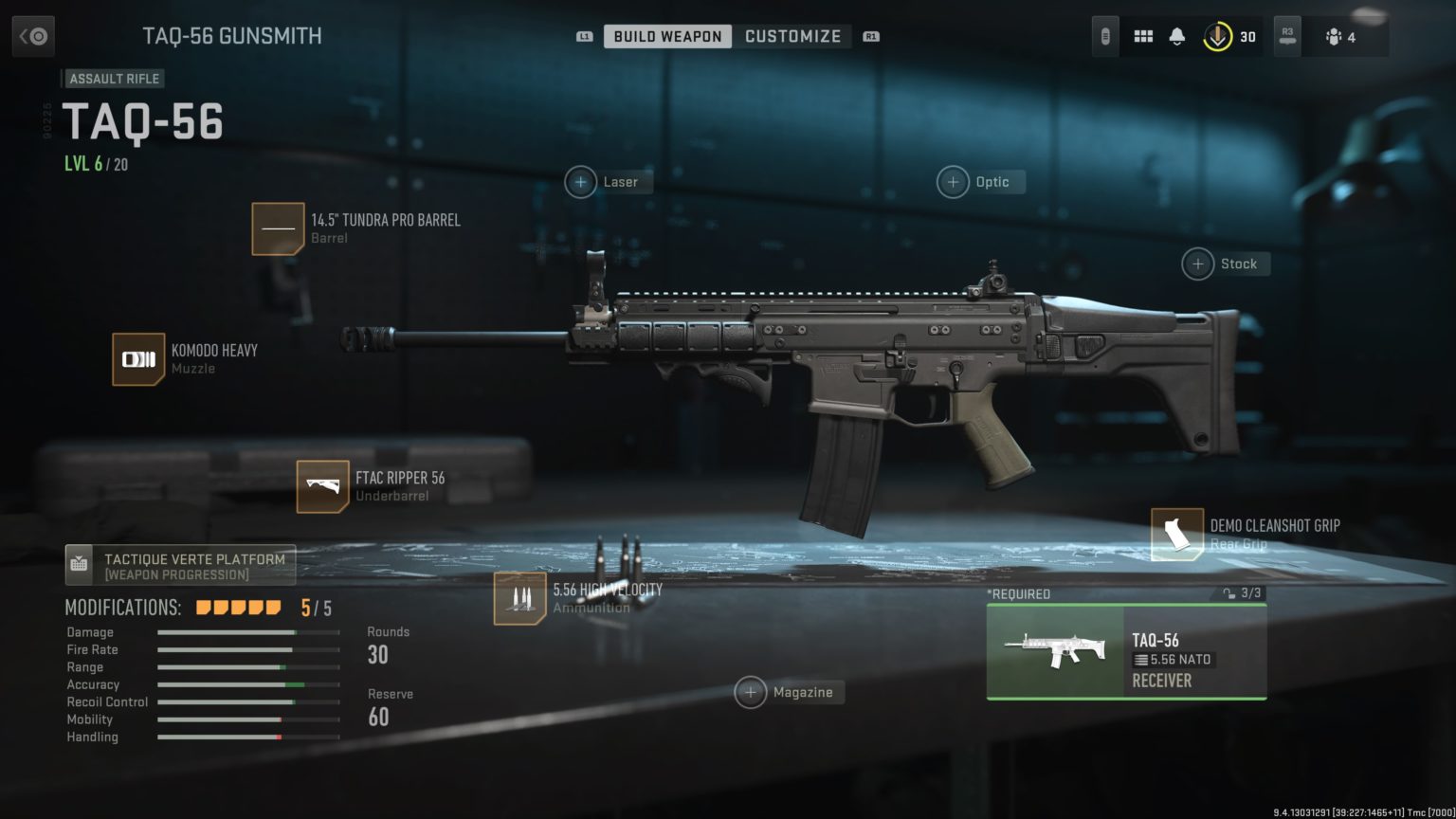Open the notifications bell

(1178, 35)
